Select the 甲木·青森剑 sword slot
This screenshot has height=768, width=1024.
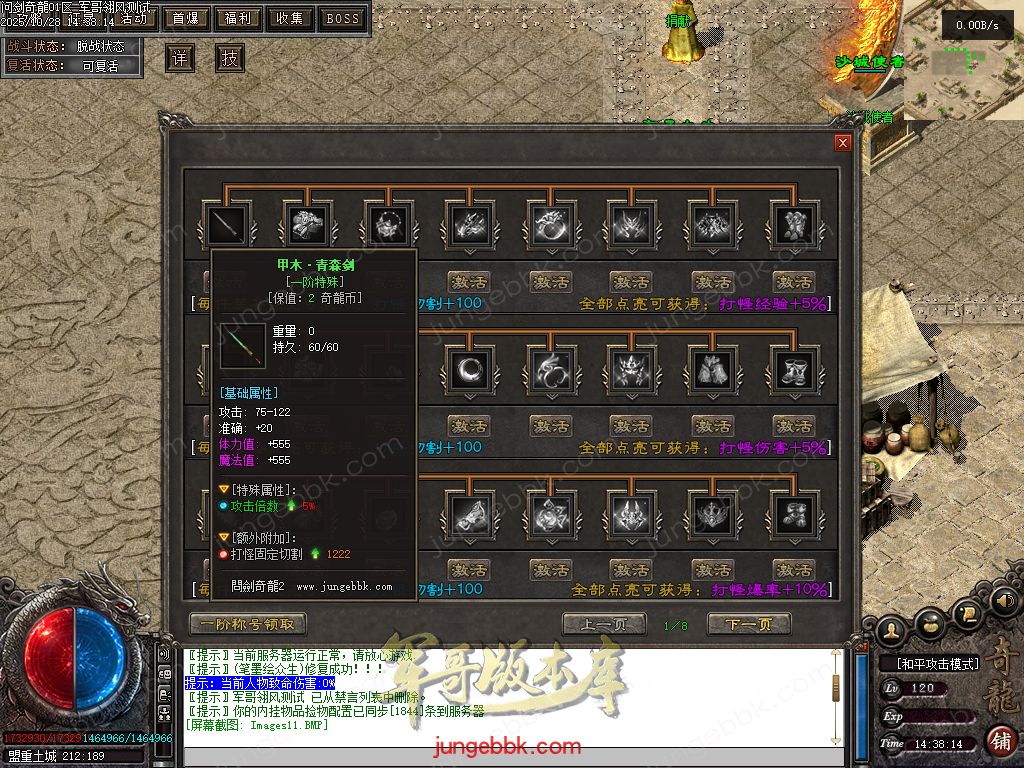225,225
